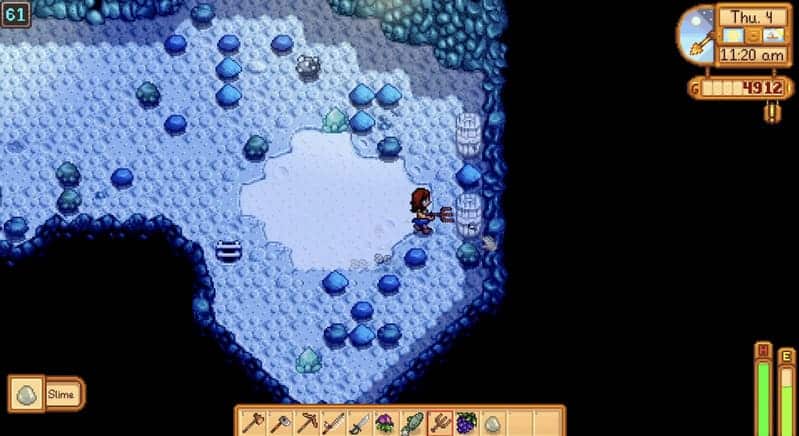Select the highlighted trident weapon slot

439,422
